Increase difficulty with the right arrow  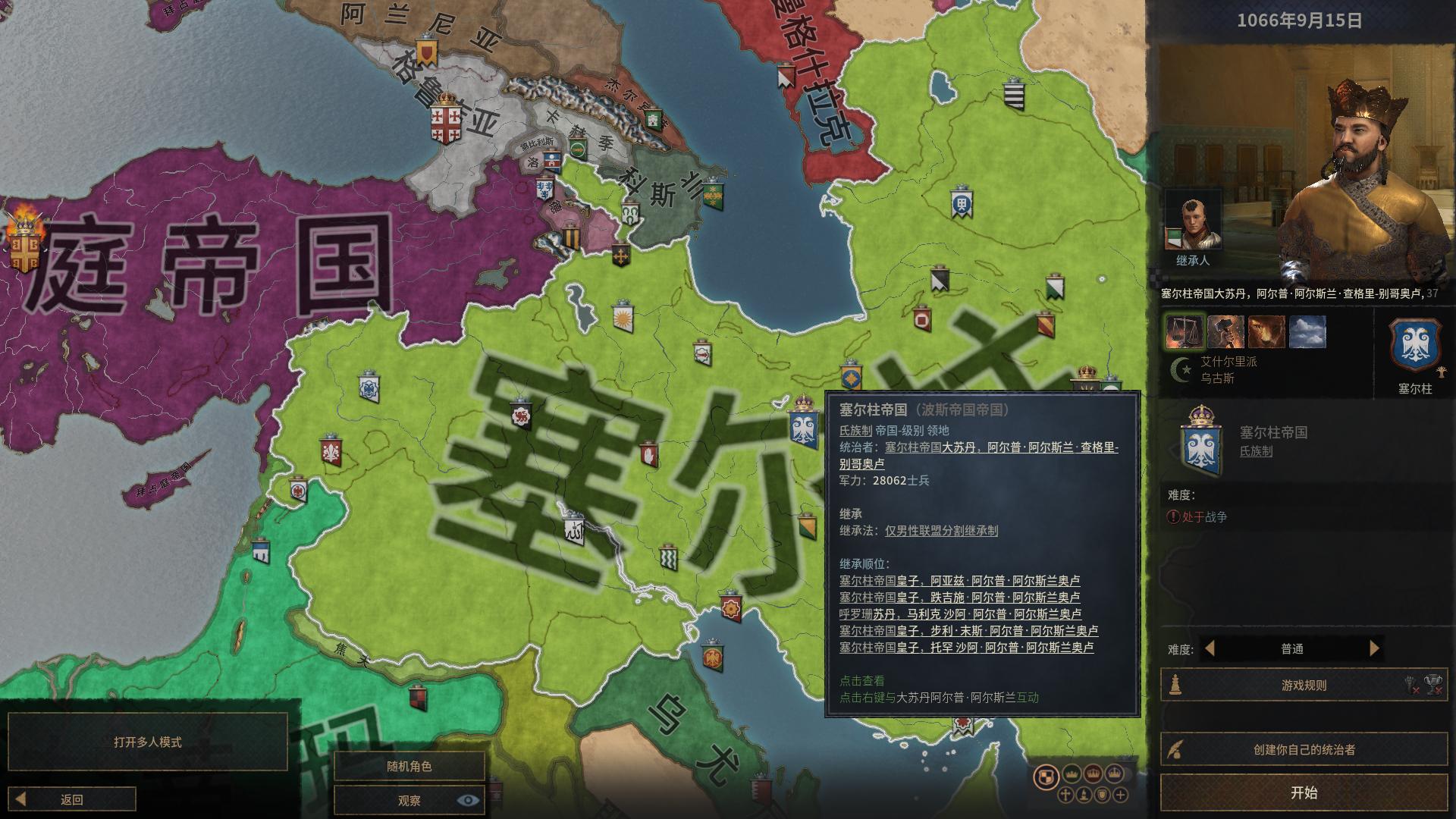pyautogui.click(x=1374, y=648)
